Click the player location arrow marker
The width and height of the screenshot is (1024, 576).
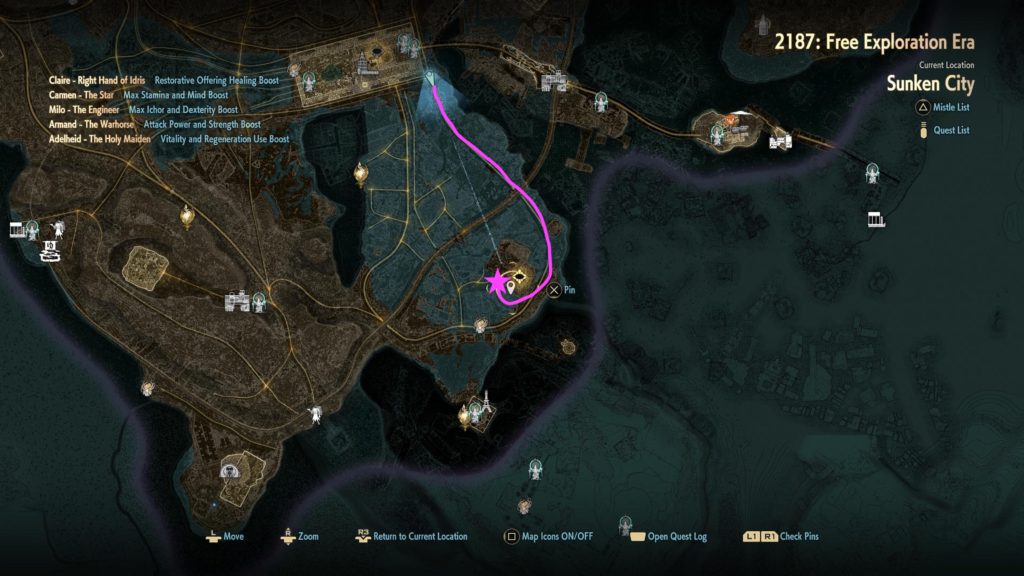pos(430,78)
